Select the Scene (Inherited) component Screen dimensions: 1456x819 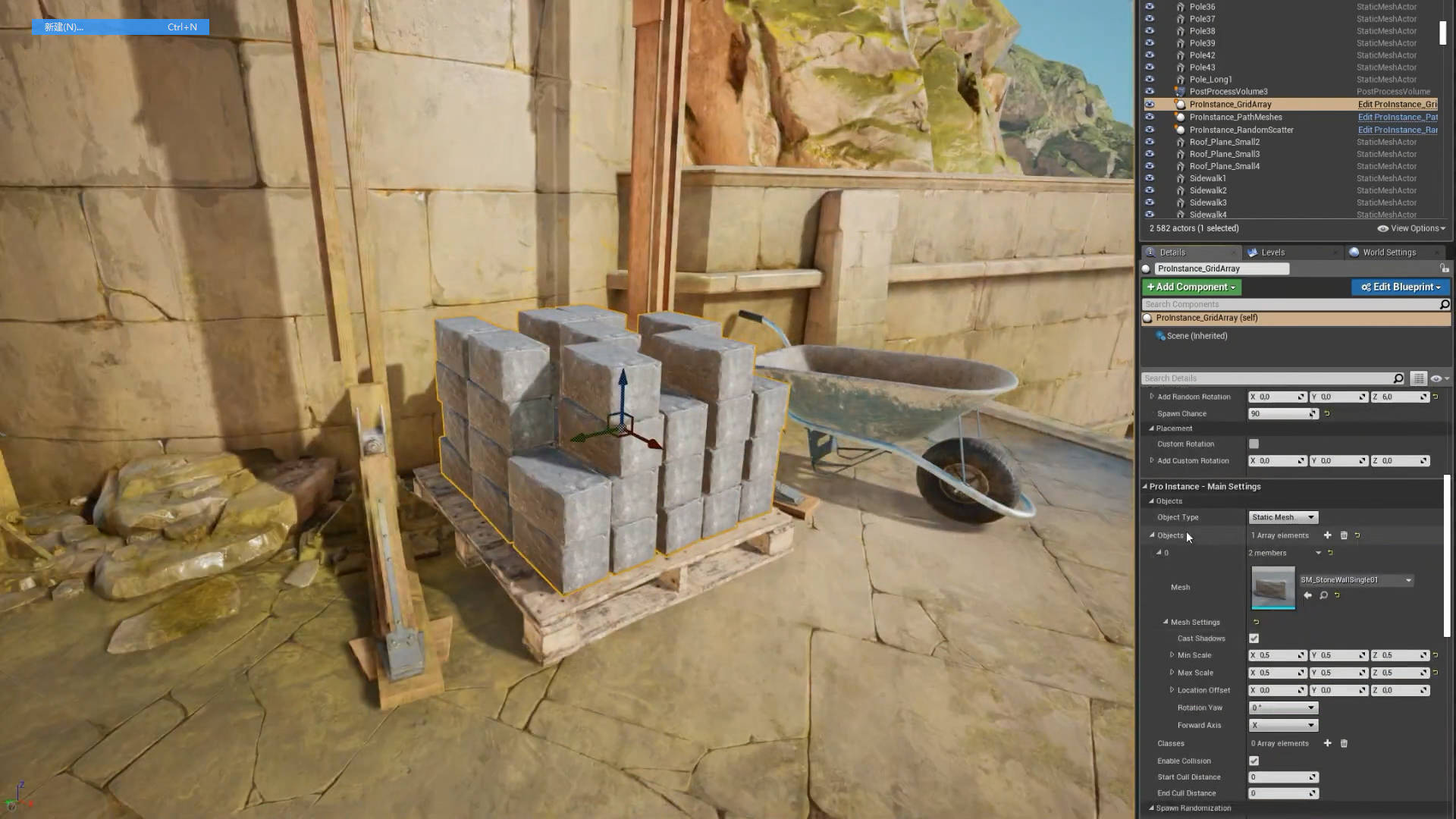click(1197, 336)
